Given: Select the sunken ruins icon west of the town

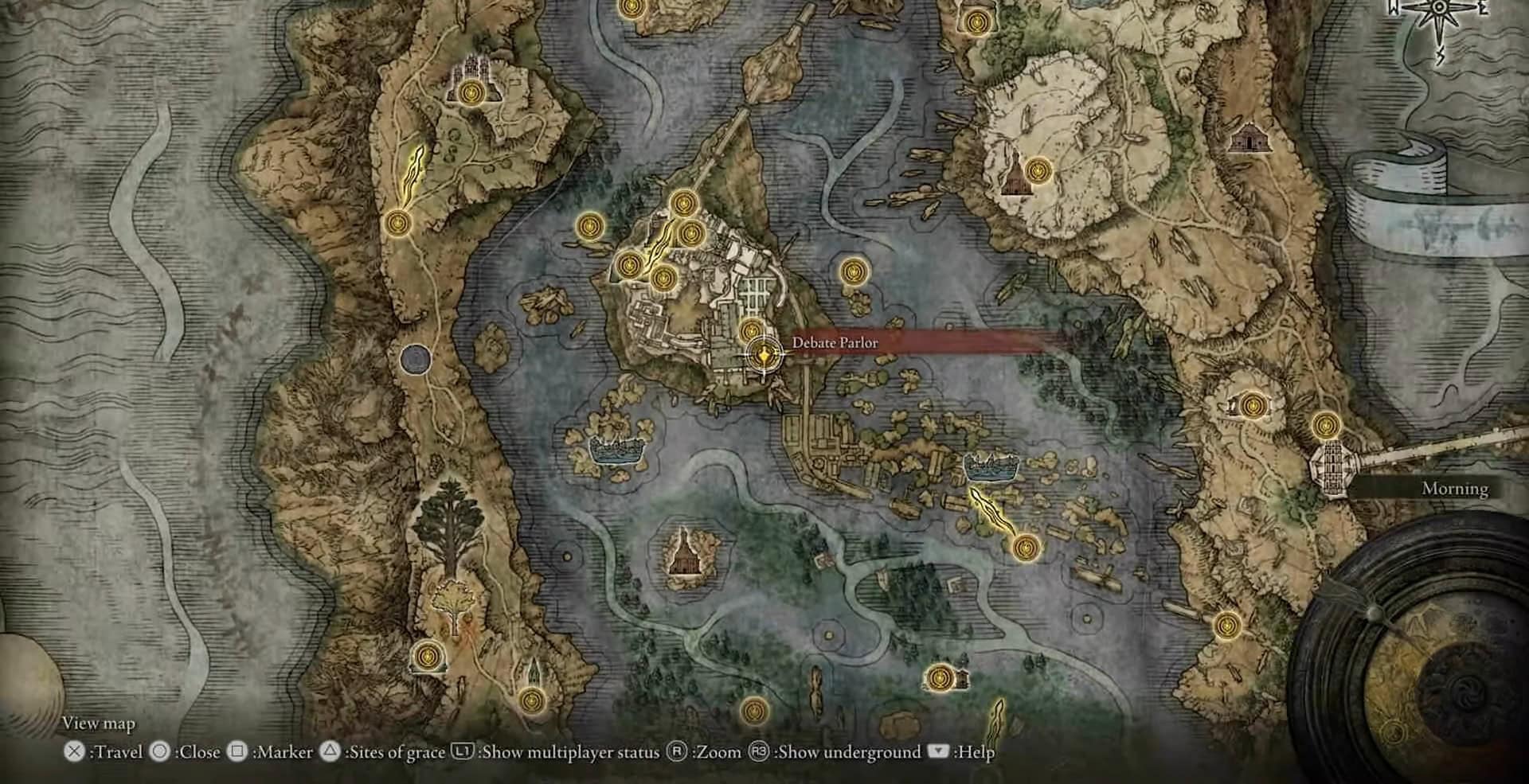Looking at the screenshot, I should [616, 450].
